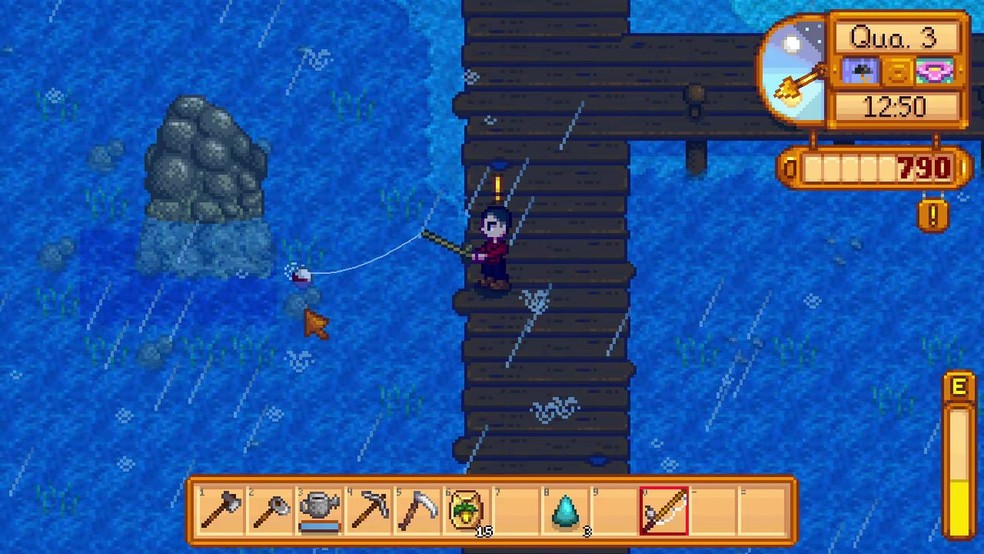
Task: Open the journal exclamation mark icon
Action: 931,215
